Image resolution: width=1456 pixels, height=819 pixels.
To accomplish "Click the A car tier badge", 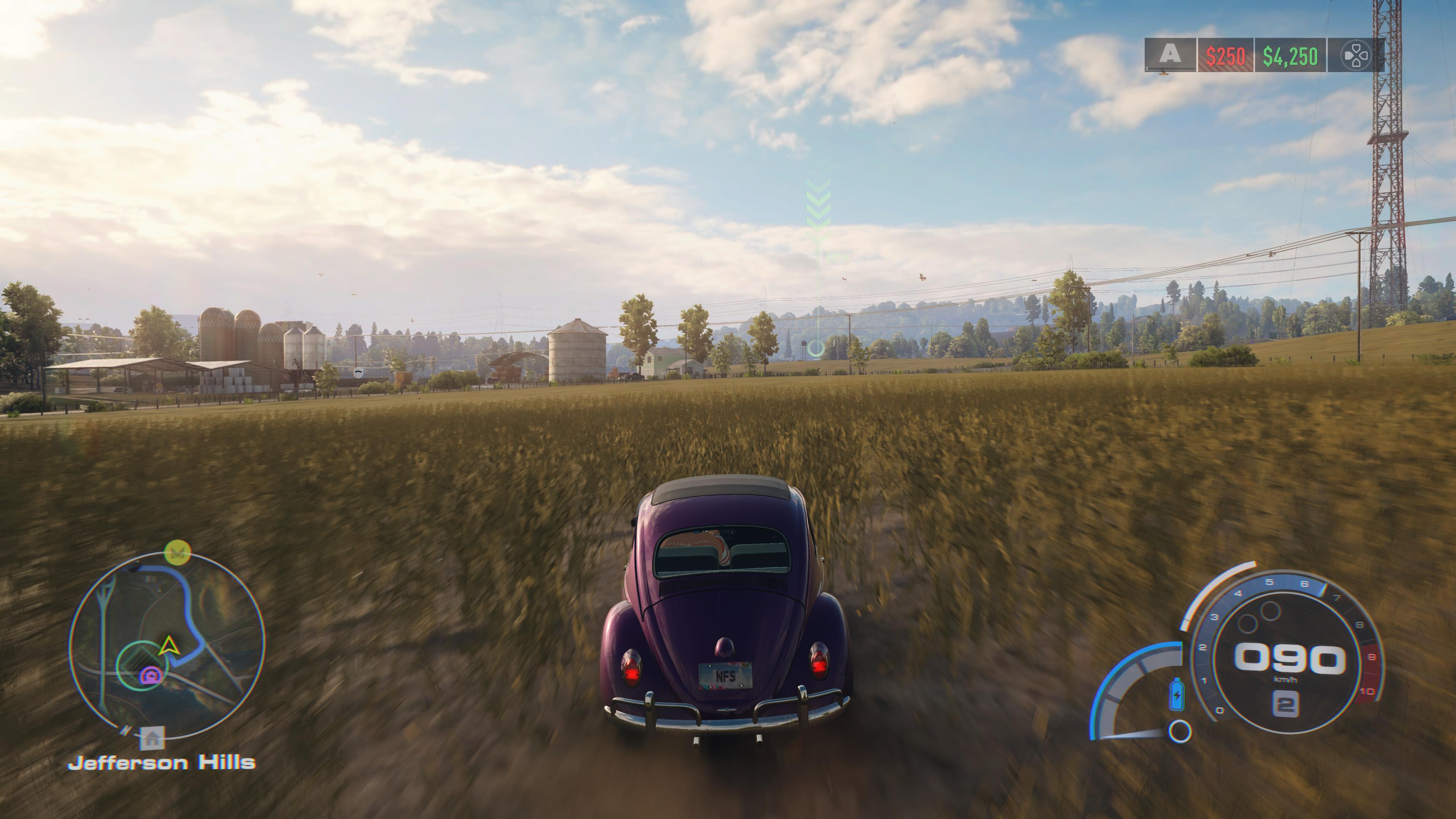I will click(x=1170, y=55).
